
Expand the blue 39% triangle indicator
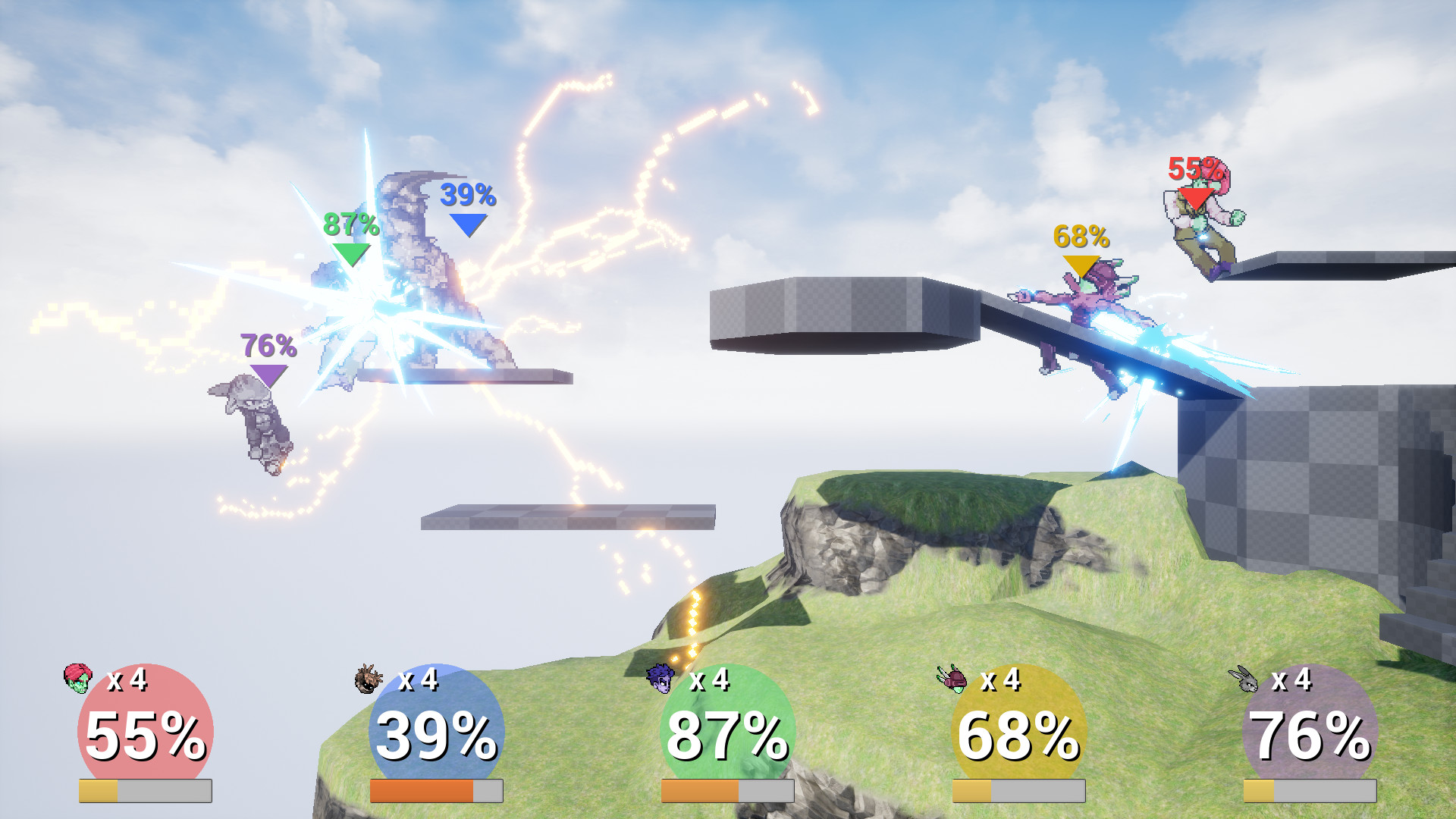click(x=468, y=224)
